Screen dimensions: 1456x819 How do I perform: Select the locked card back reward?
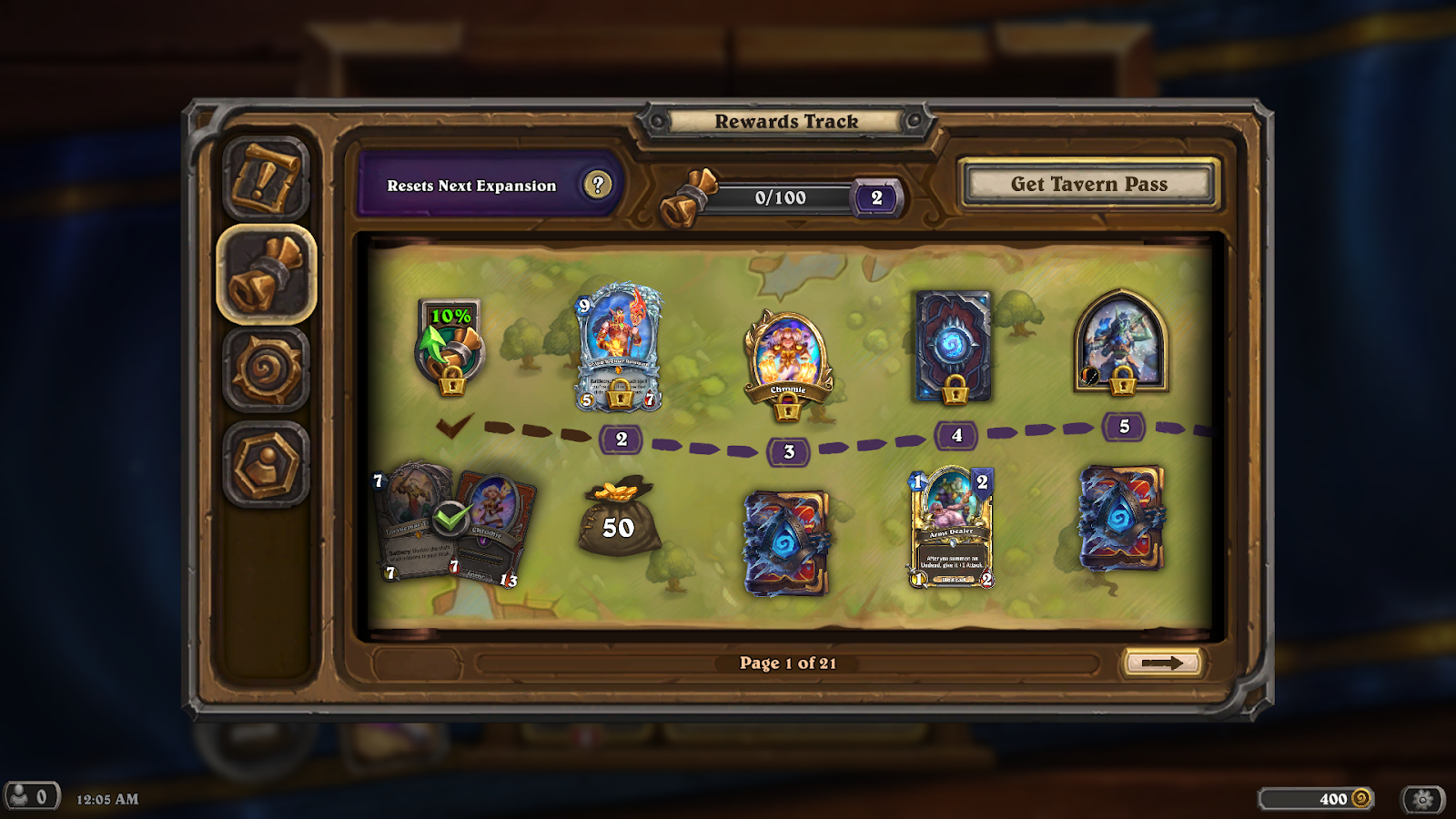(x=953, y=346)
